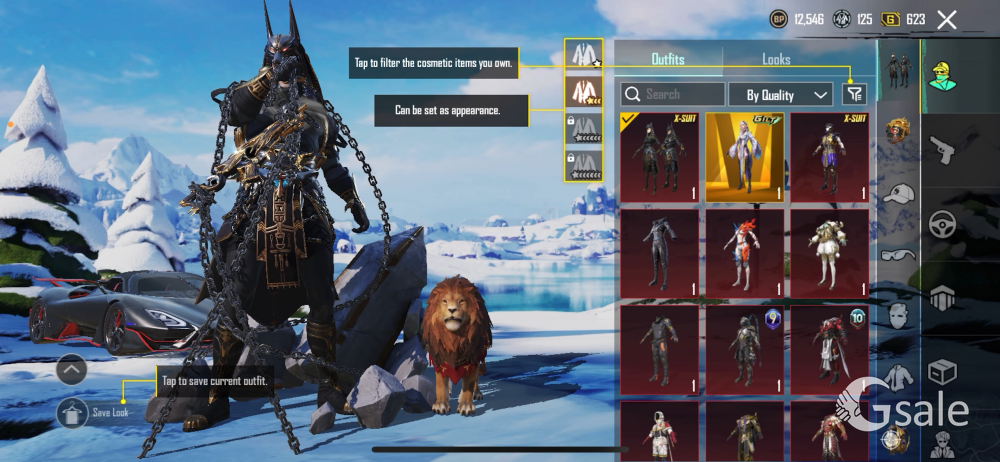Close the wardrobe with the X button

(x=947, y=19)
